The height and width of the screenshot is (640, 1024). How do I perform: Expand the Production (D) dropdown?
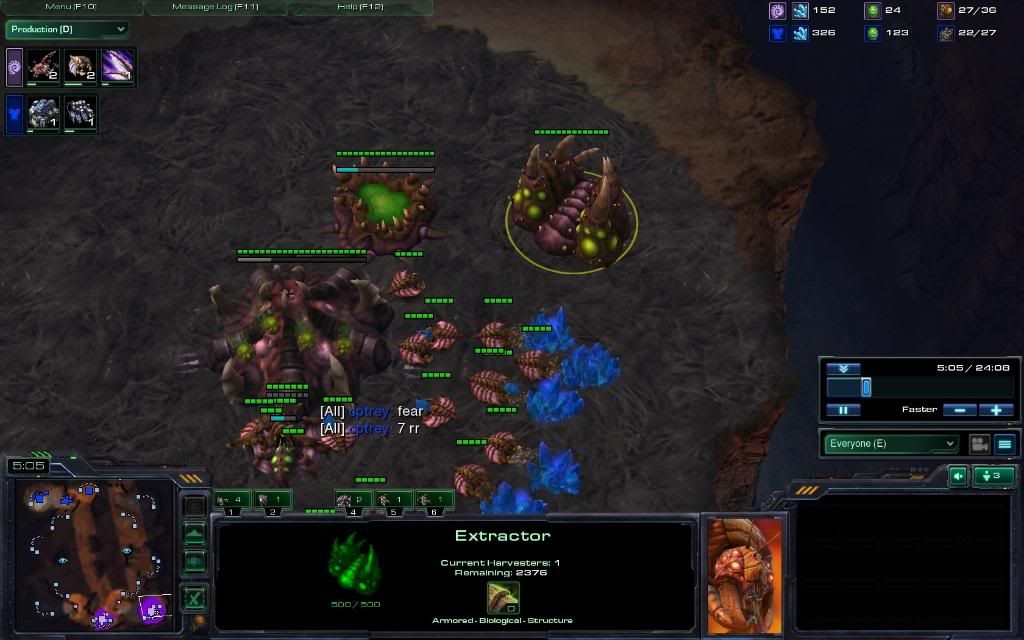(67, 30)
